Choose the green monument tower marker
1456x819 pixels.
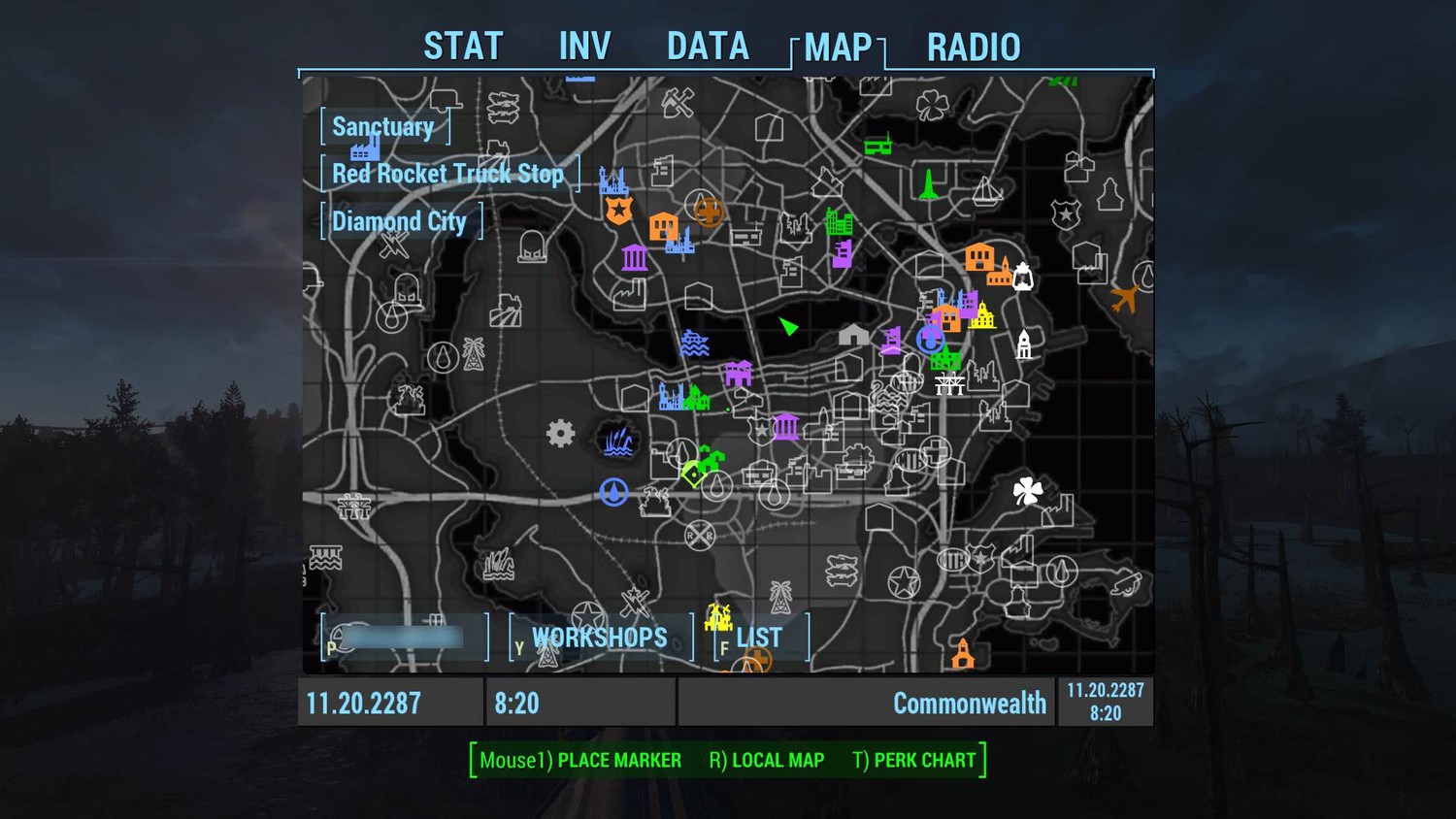pyautogui.click(x=928, y=183)
